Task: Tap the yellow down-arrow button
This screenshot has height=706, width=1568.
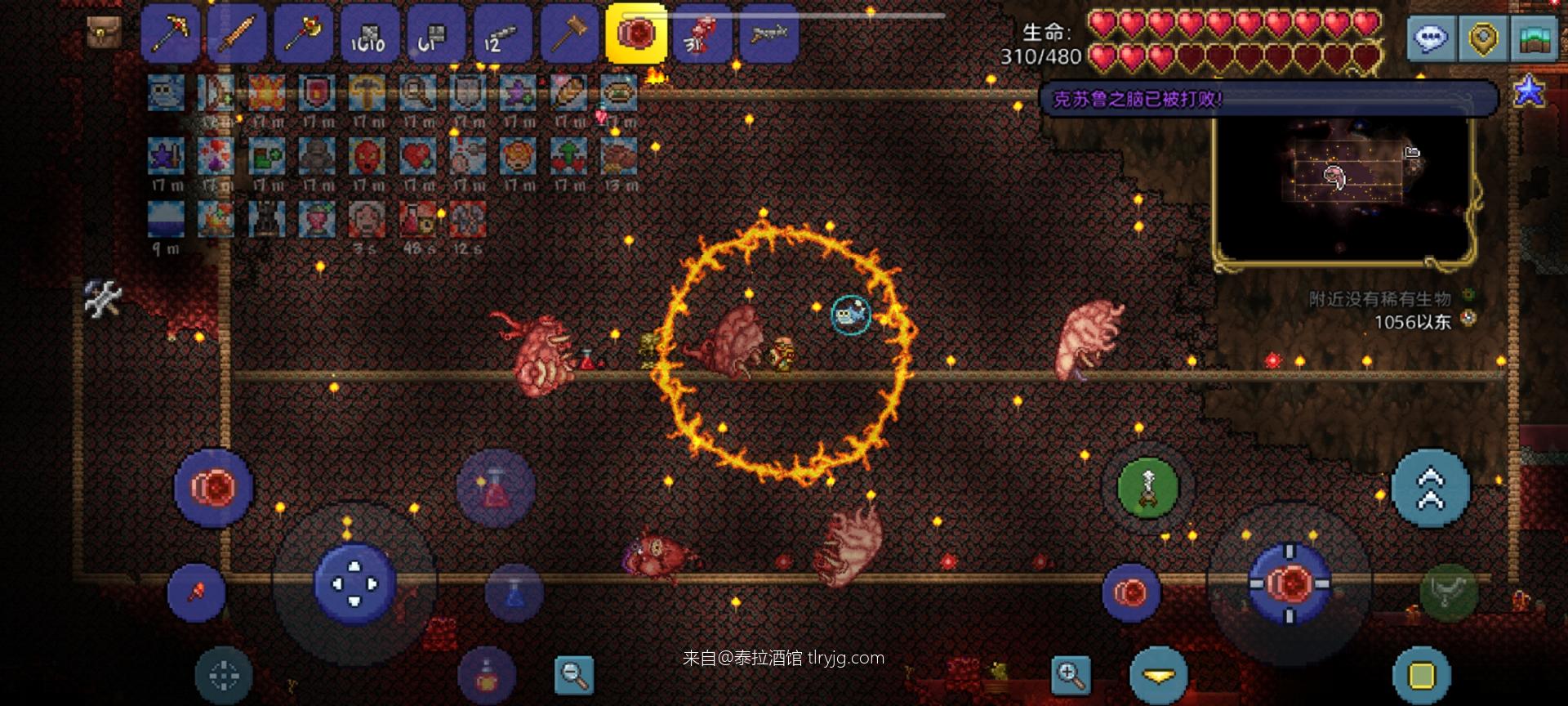Action: click(x=1158, y=676)
